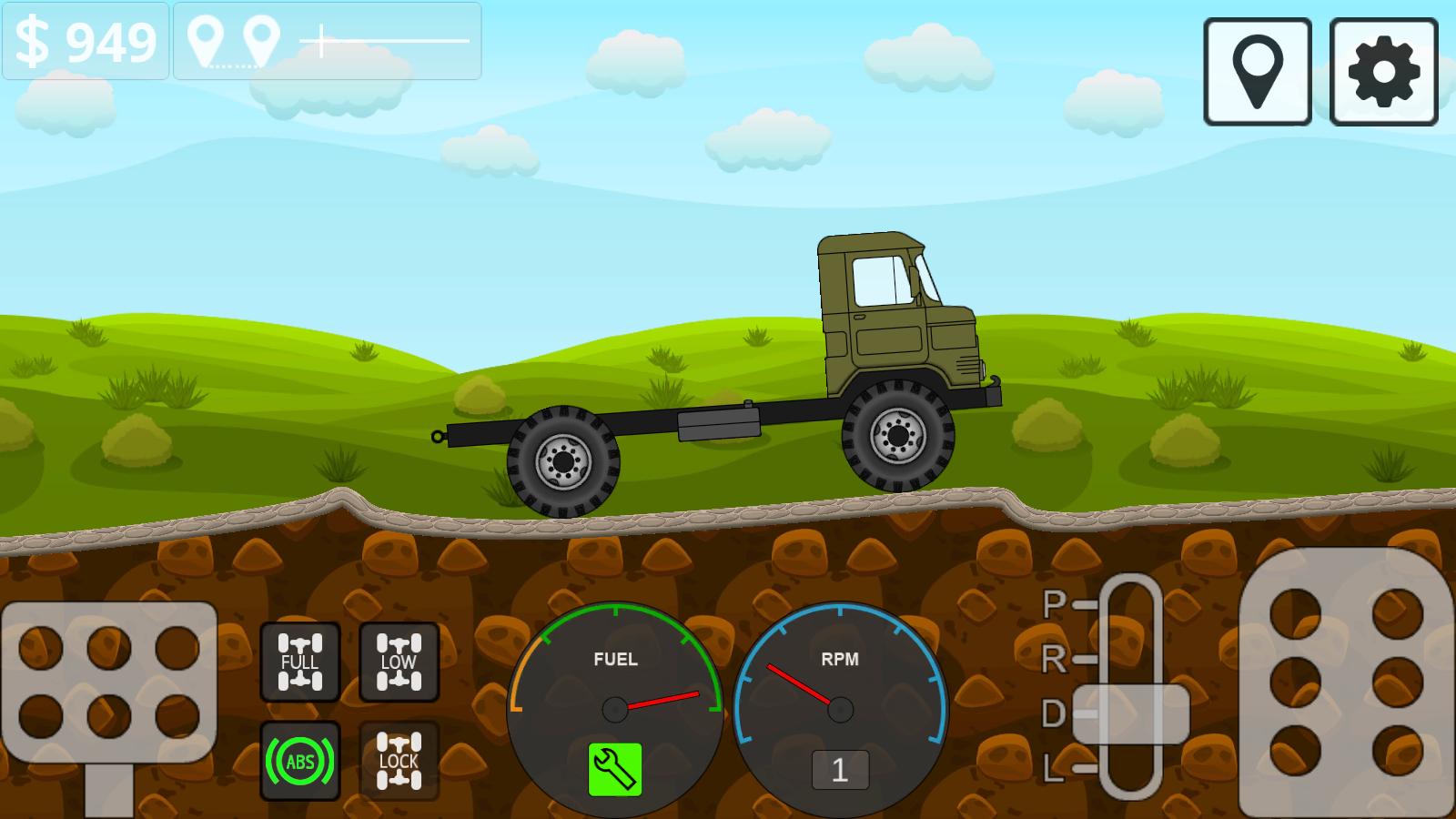Screen dimensions: 1456x819
Task: Toggle FULL four-wheel drive
Action: click(x=299, y=662)
